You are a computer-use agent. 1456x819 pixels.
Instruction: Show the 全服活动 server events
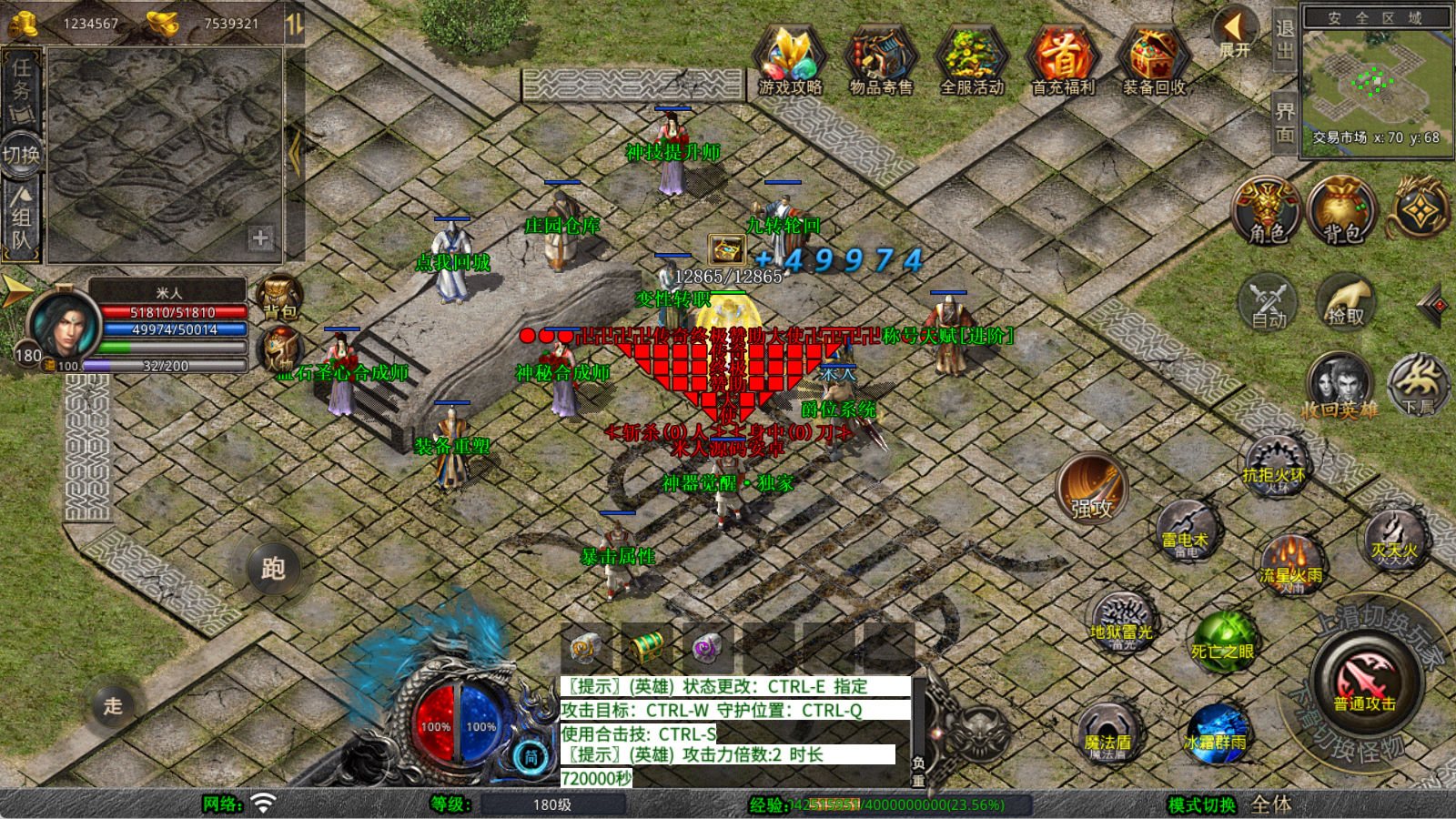pyautogui.click(x=971, y=59)
